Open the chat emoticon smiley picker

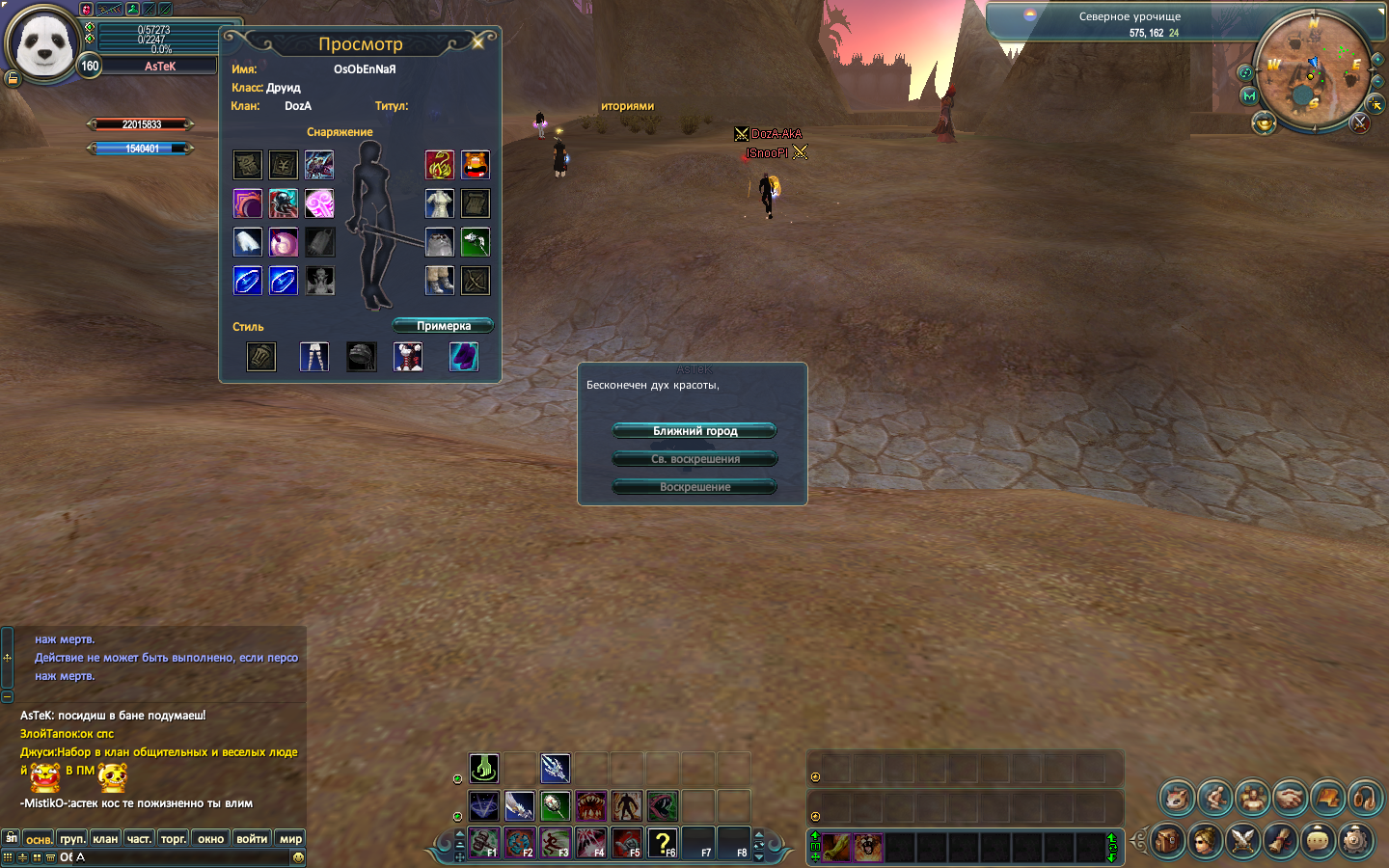pyautogui.click(x=298, y=857)
